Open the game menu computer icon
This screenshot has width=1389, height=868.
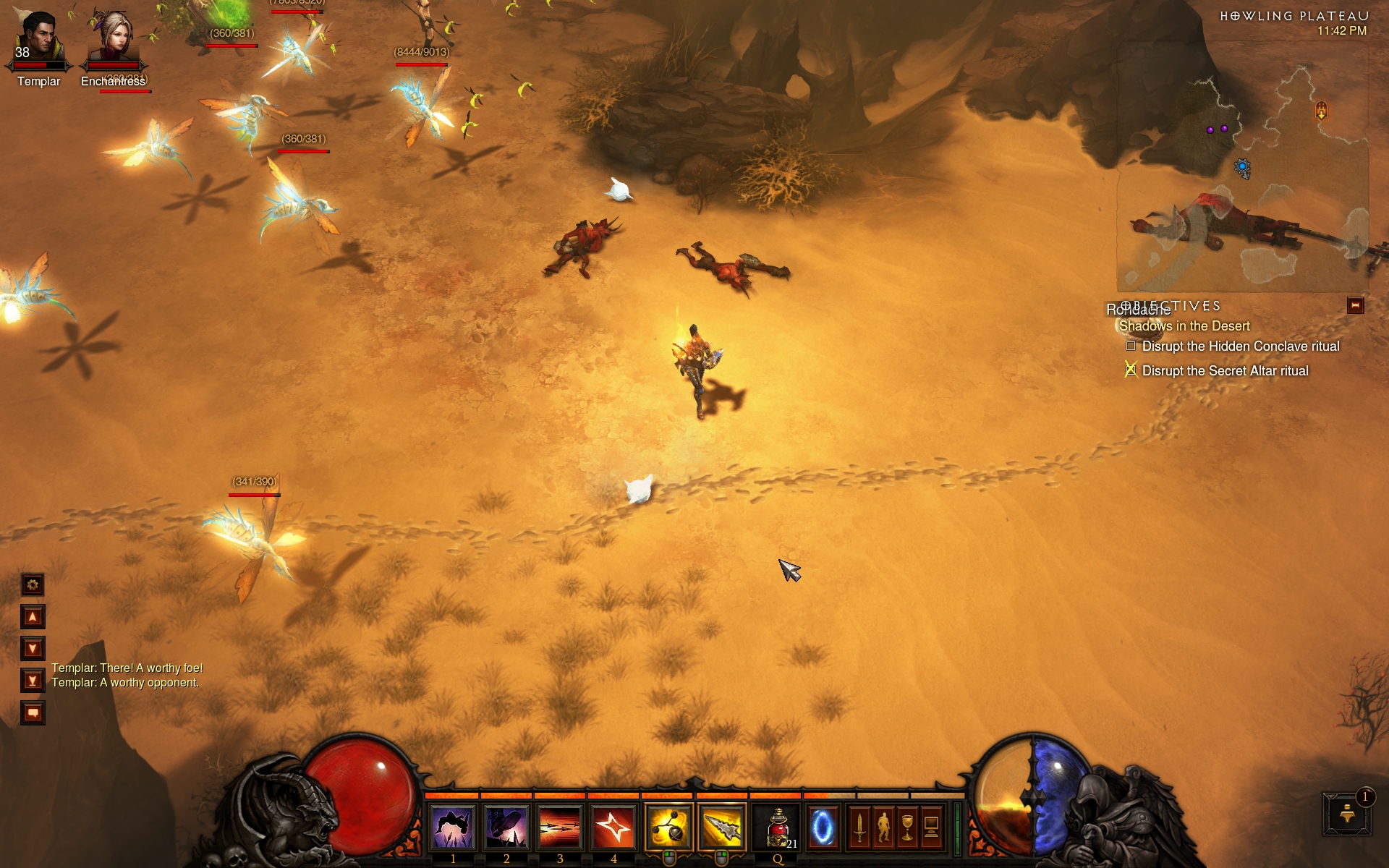point(931,827)
